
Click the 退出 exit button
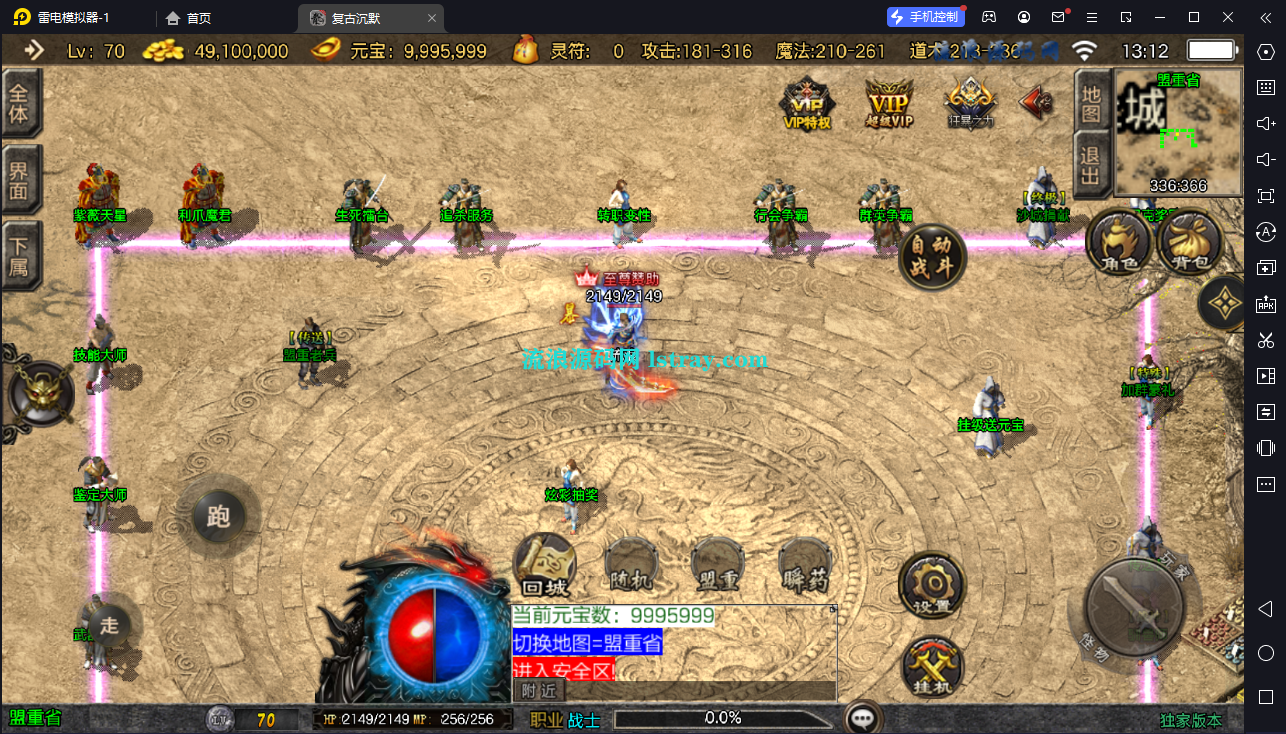[x=1091, y=164]
